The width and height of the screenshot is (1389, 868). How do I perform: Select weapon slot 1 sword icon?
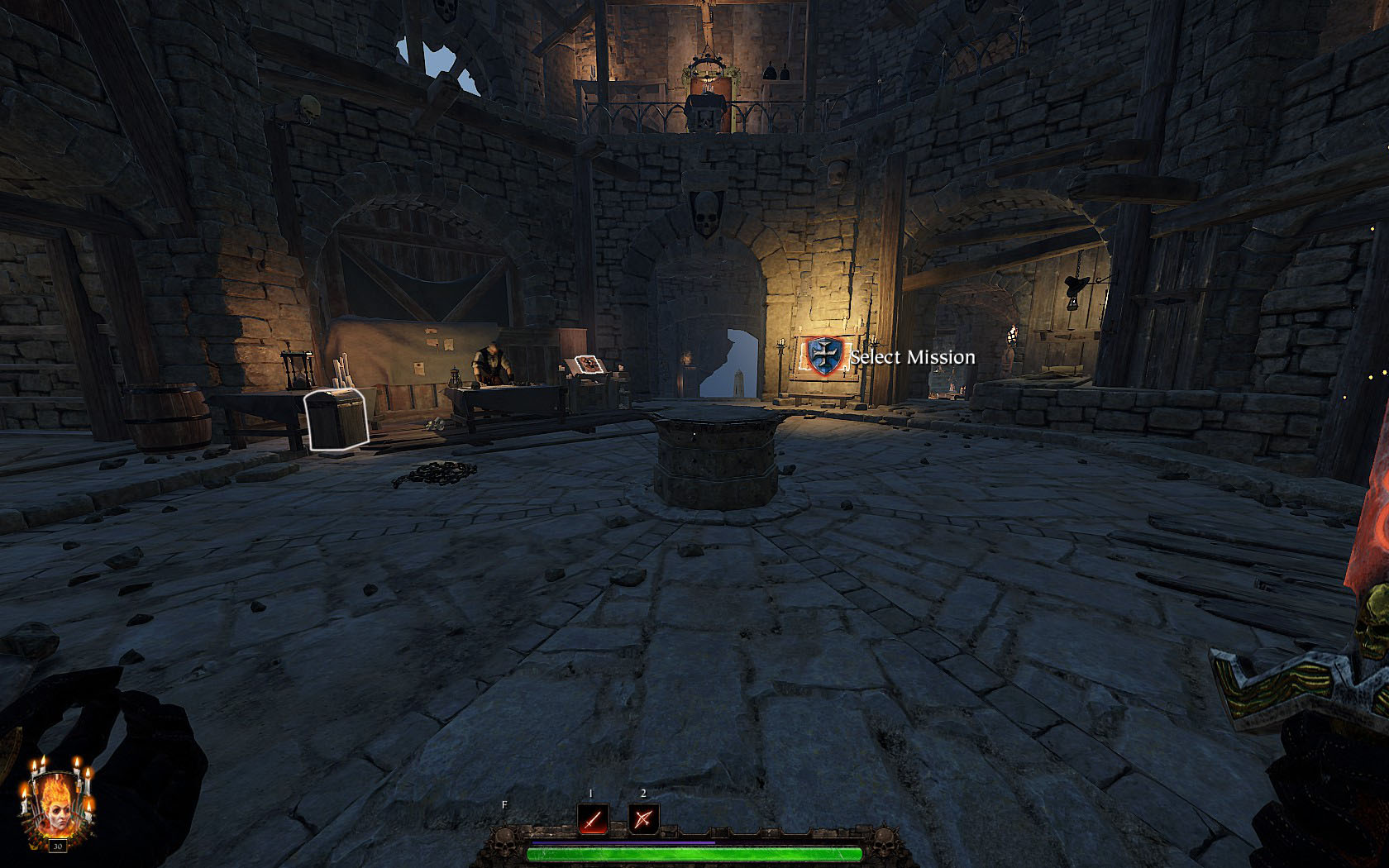click(x=593, y=818)
